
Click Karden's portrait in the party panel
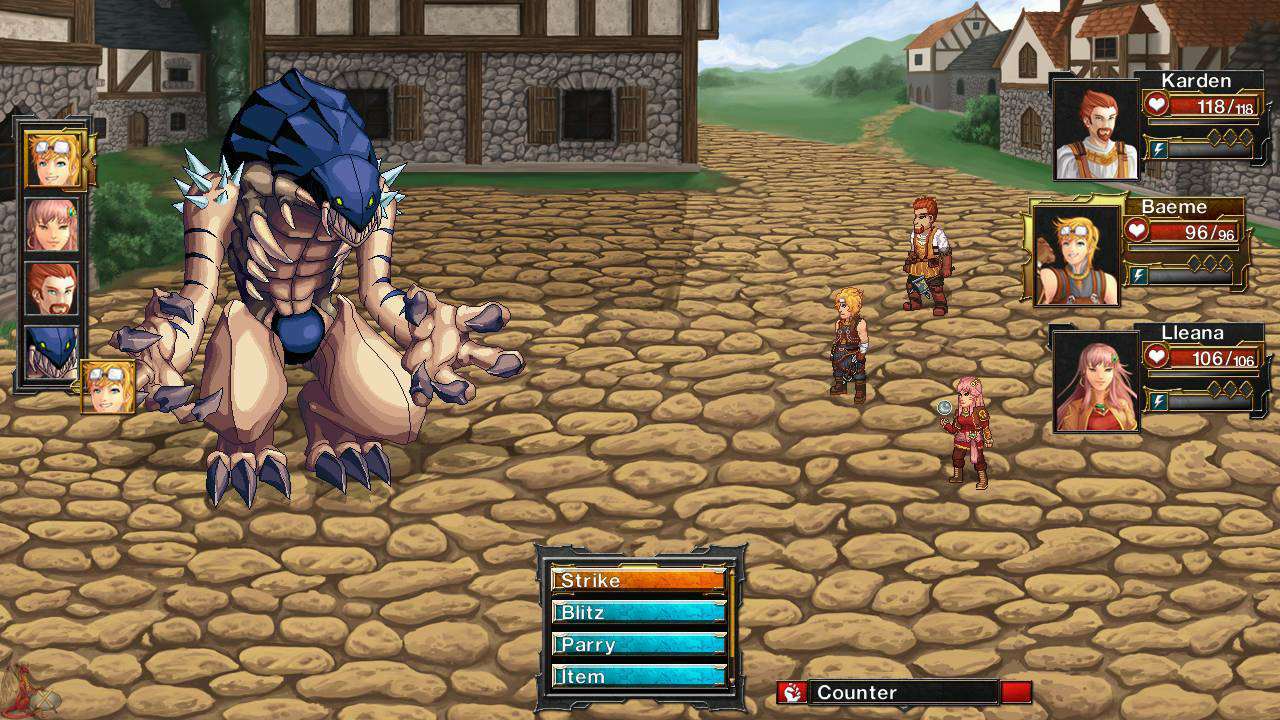click(x=1096, y=129)
